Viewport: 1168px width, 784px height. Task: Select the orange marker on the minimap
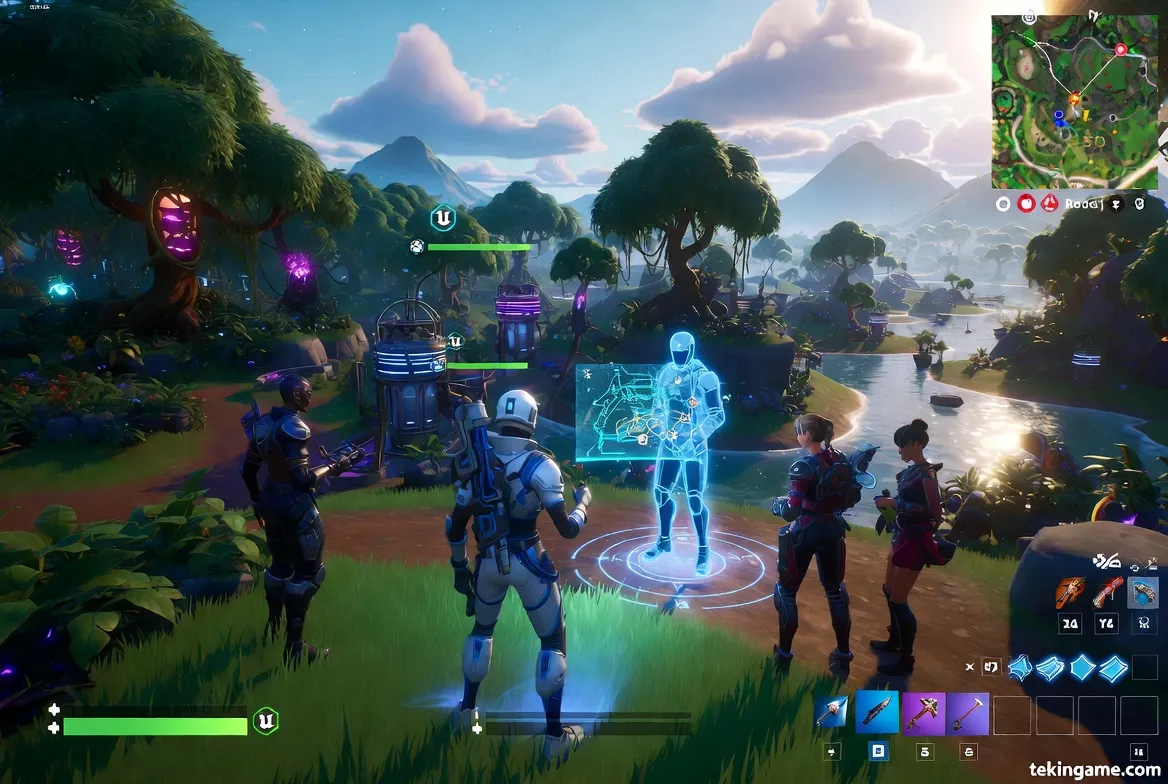(x=1075, y=98)
